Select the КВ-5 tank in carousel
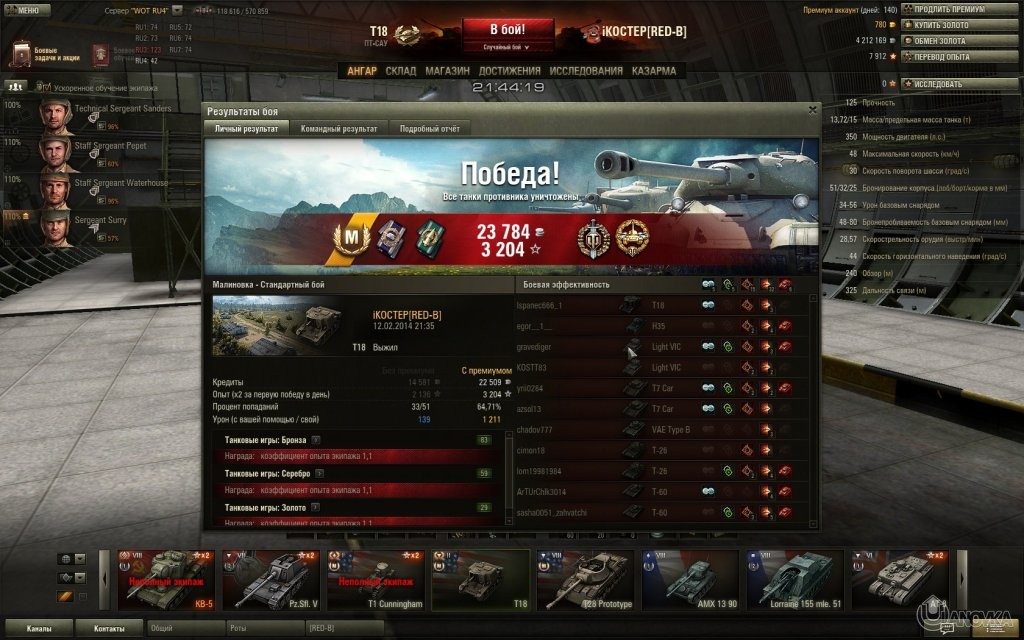The image size is (1024, 640). (164, 580)
